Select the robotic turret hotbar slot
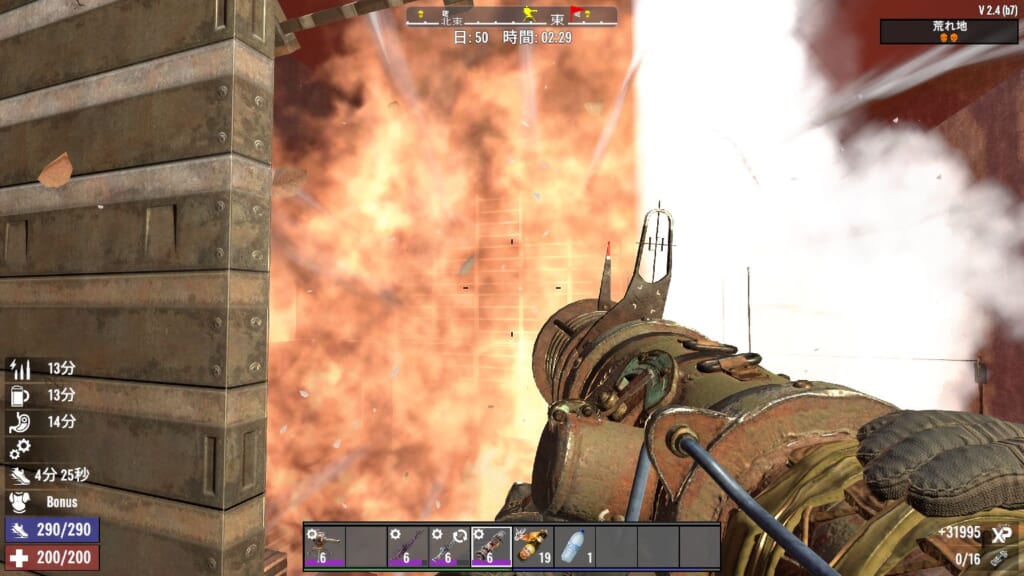The width and height of the screenshot is (1024, 576). (324, 547)
